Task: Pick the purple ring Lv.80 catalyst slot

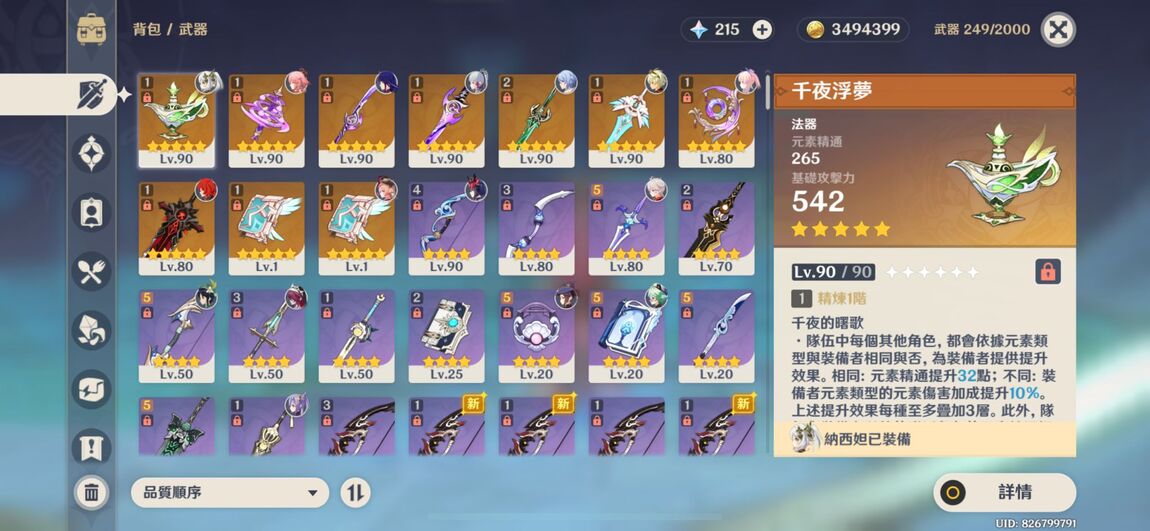Action: pyautogui.click(x=716, y=120)
